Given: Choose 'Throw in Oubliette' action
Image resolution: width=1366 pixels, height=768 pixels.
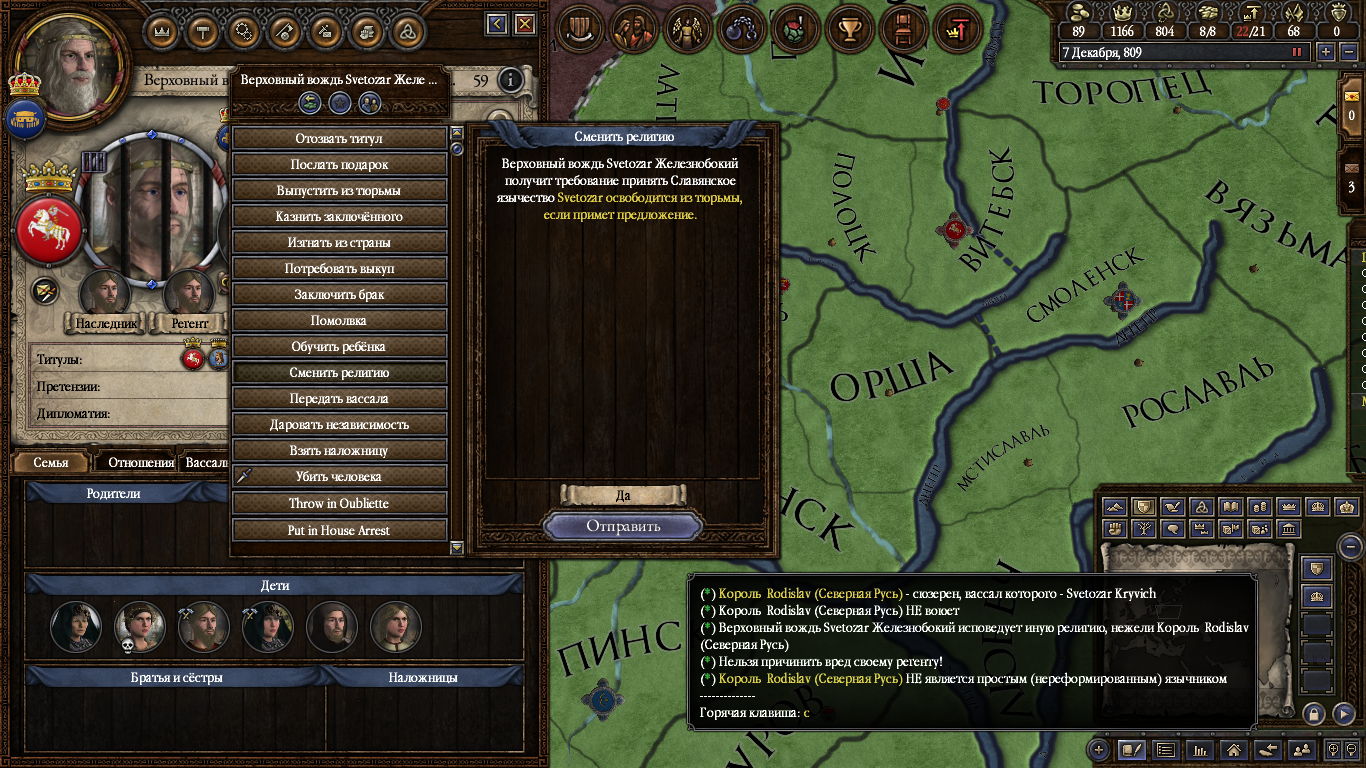Looking at the screenshot, I should coord(339,503).
